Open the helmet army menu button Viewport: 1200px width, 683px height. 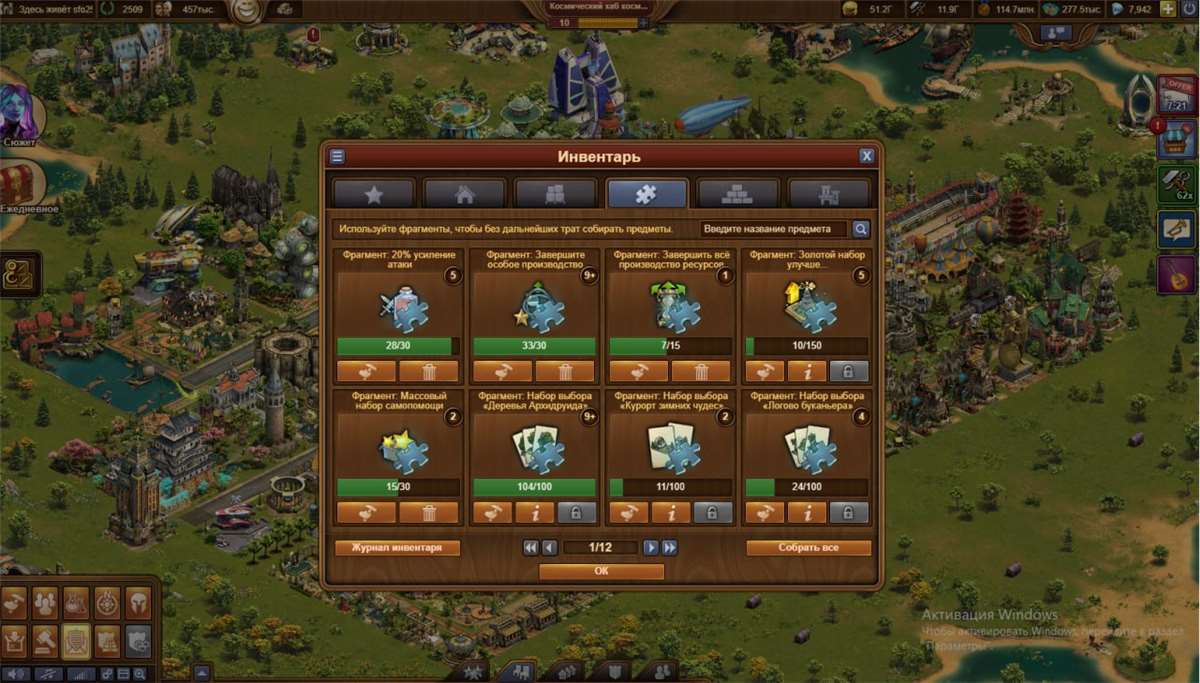(x=138, y=603)
